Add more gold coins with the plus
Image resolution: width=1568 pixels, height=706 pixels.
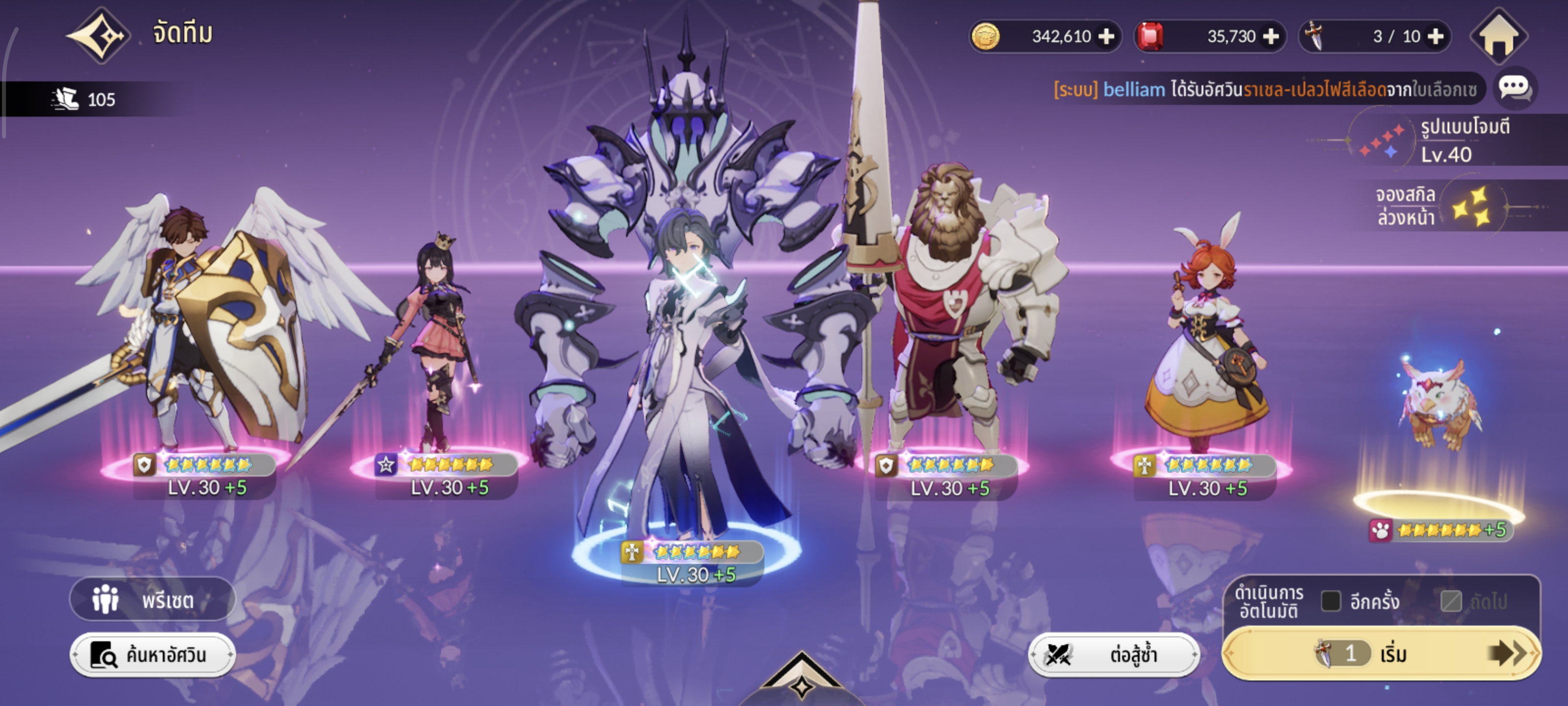[x=1106, y=37]
